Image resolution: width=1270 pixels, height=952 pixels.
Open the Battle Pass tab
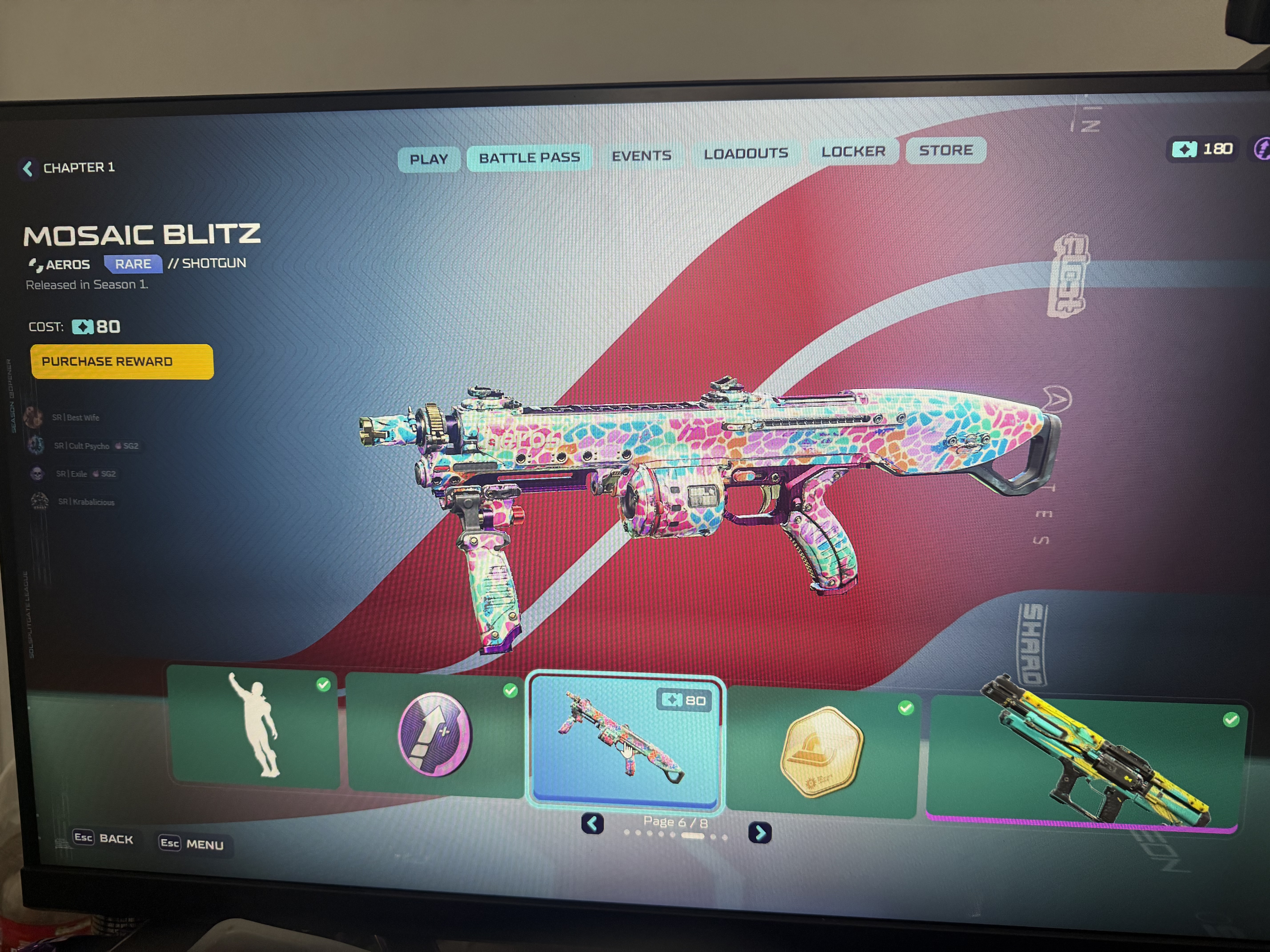tap(529, 157)
